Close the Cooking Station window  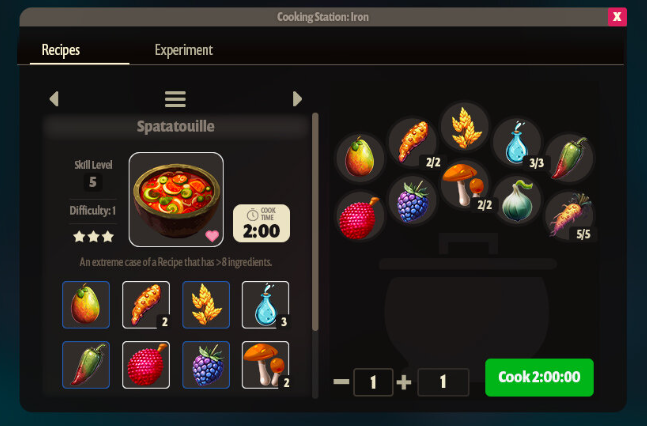pos(617,16)
